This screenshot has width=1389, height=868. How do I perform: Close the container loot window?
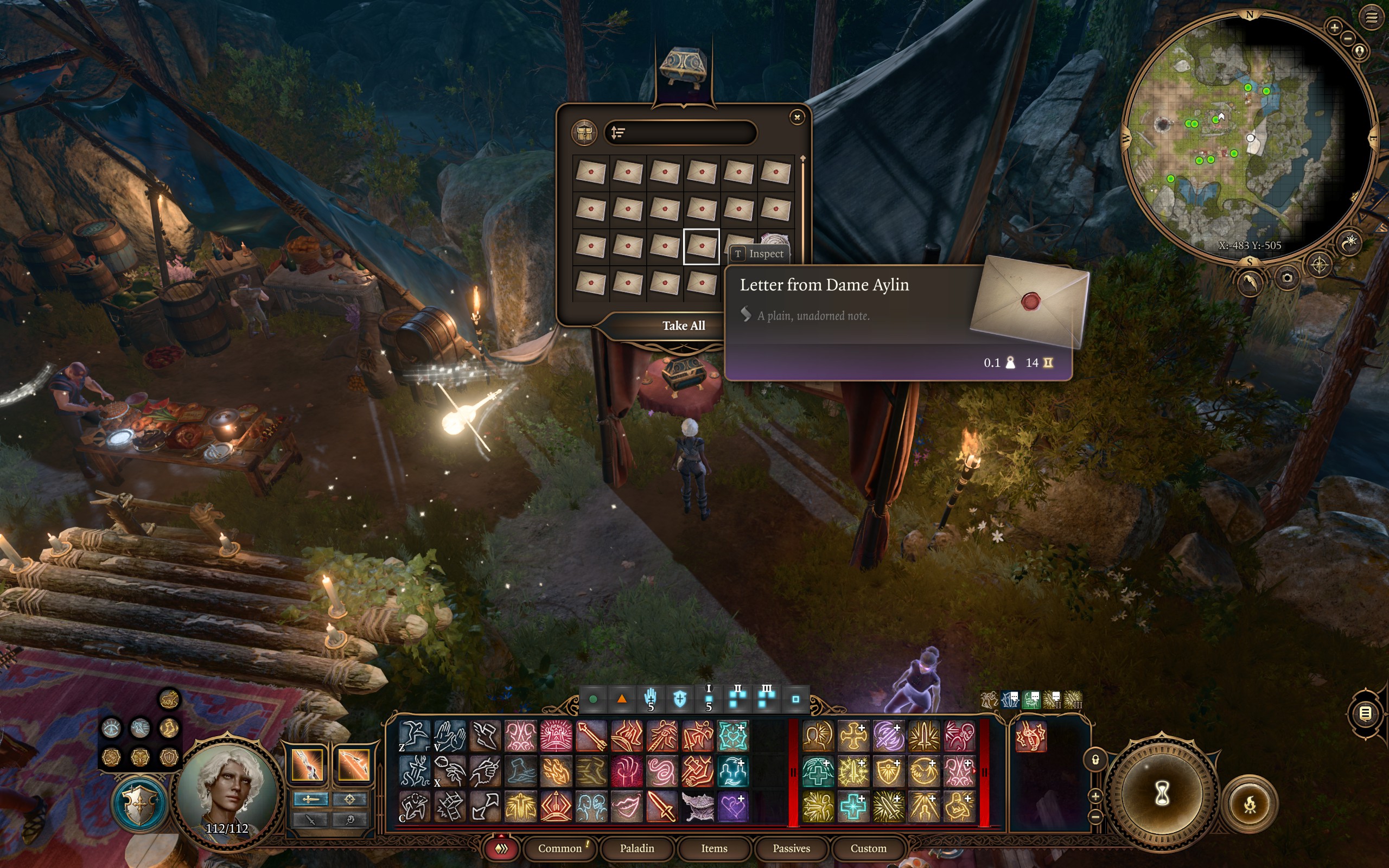(797, 117)
